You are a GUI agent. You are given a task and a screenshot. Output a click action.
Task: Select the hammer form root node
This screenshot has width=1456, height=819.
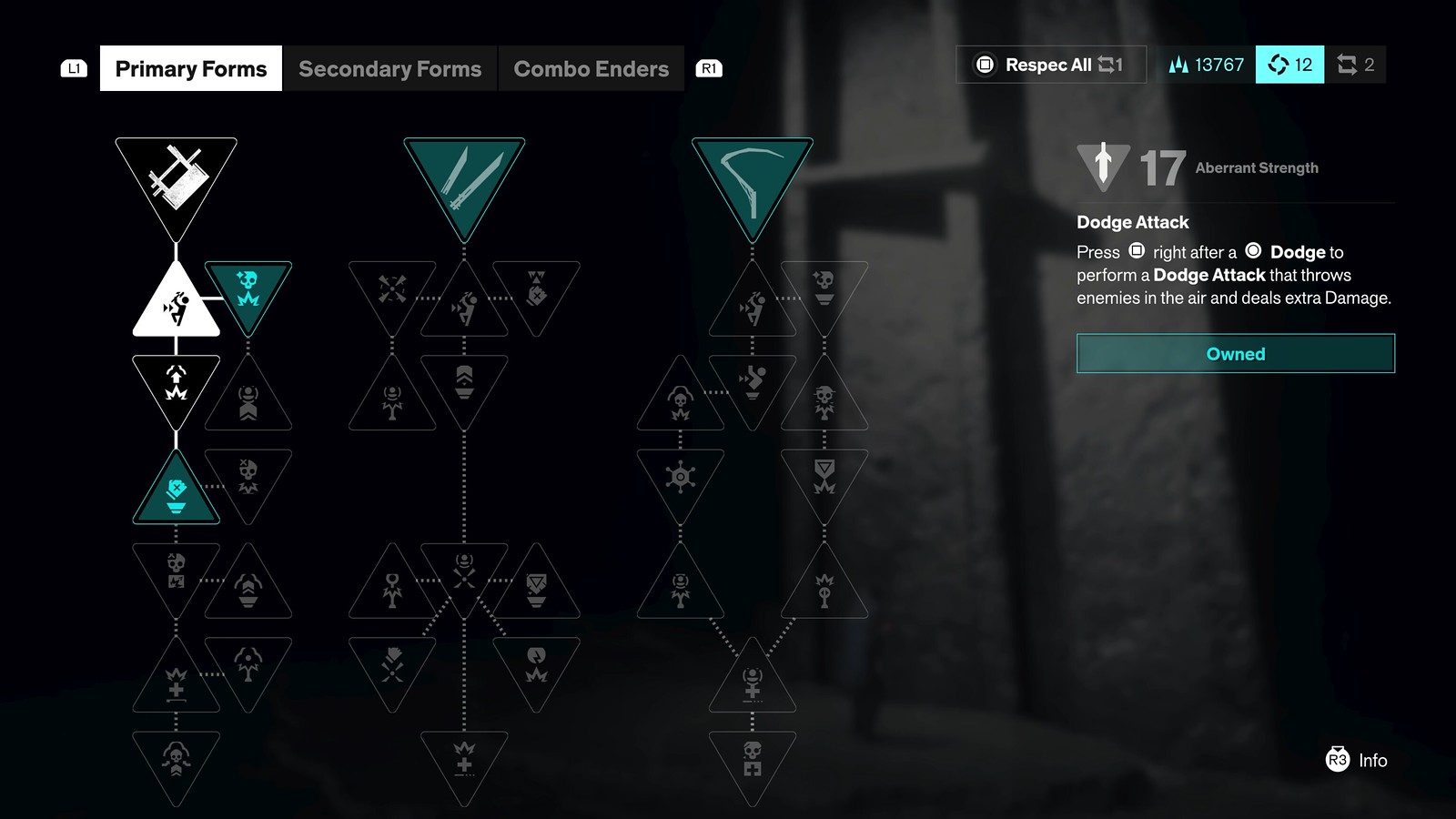[175, 177]
